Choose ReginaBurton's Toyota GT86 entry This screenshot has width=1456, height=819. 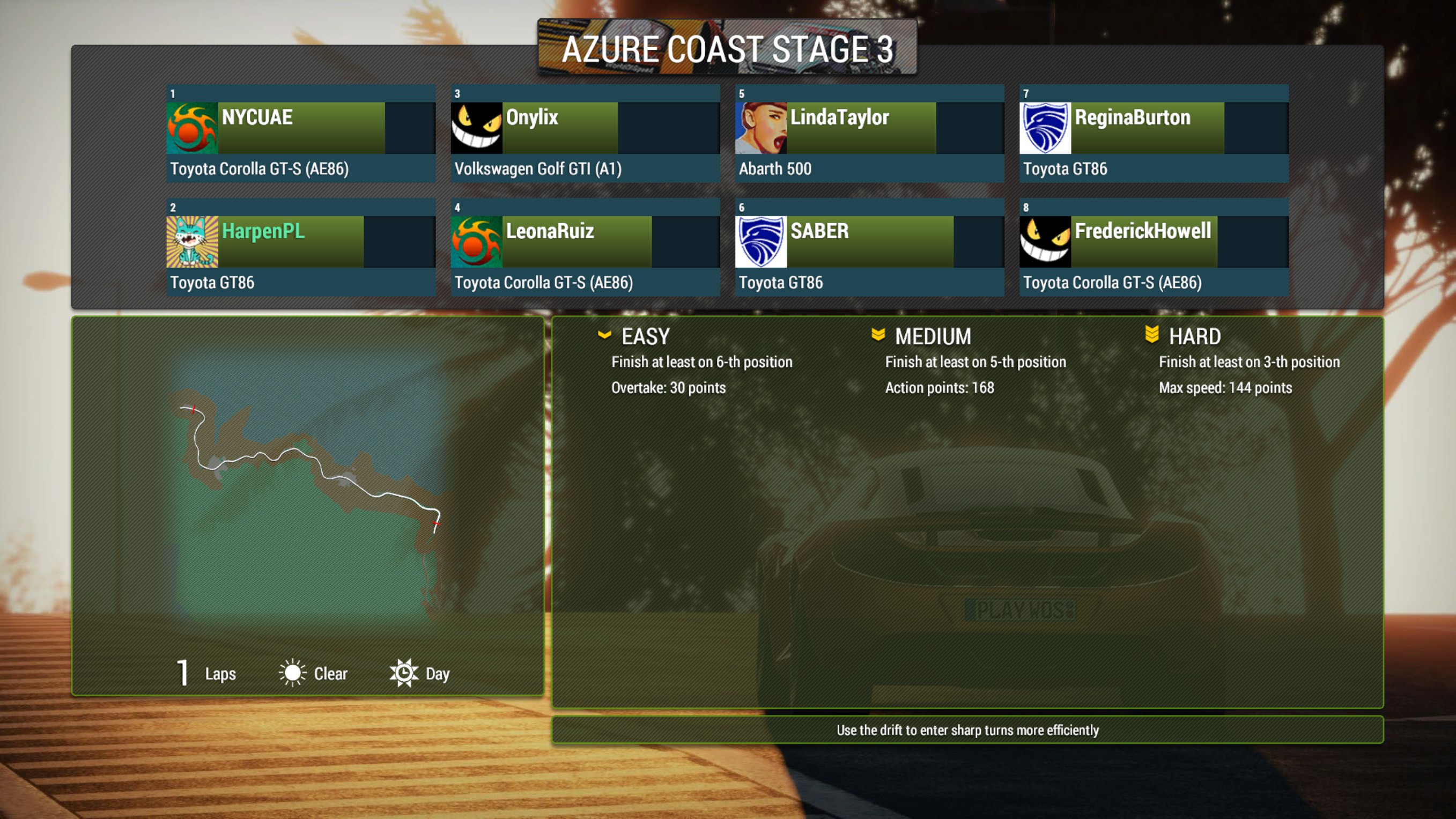[x=1154, y=134]
